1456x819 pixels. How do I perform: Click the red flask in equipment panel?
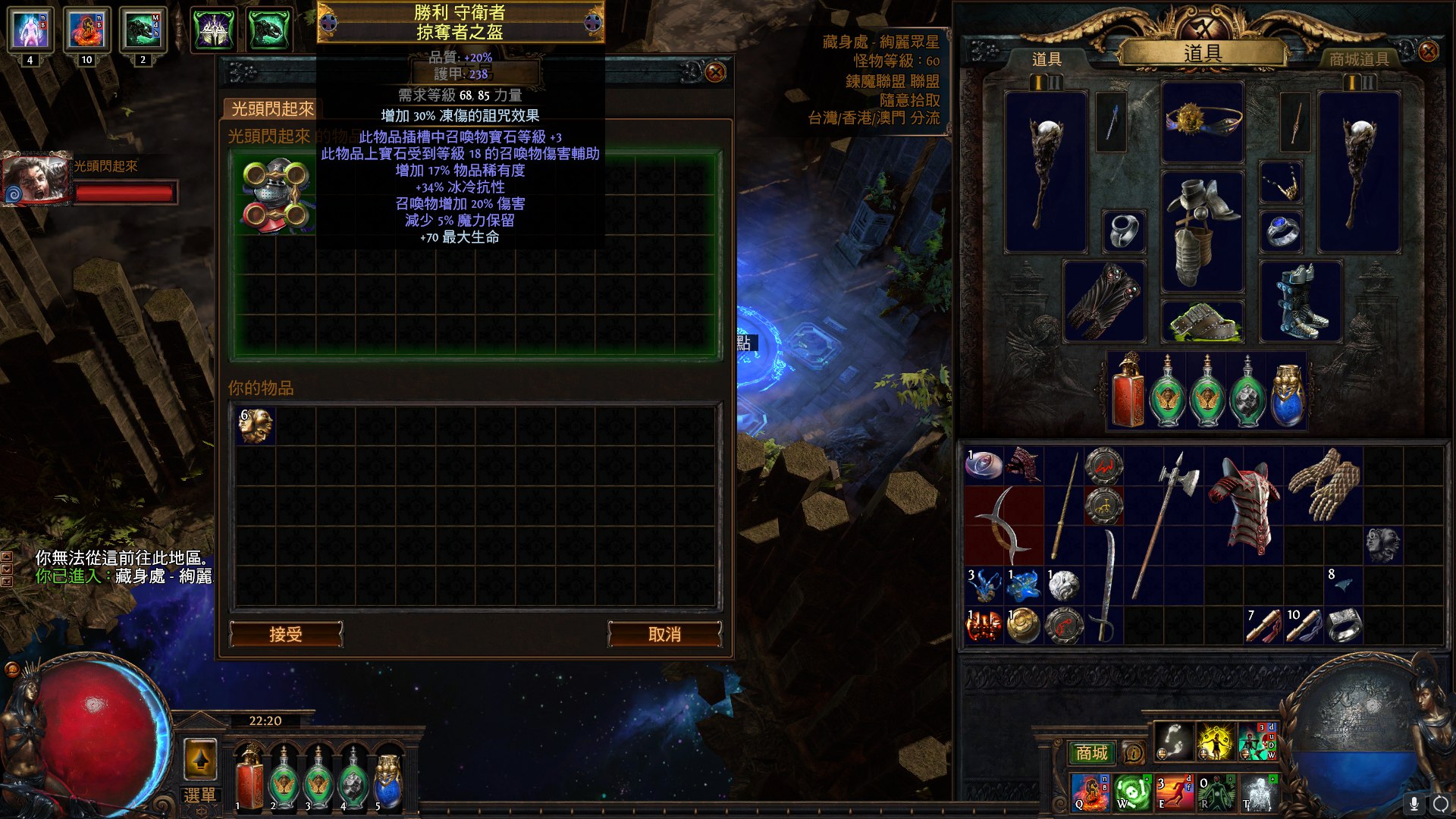(x=1128, y=391)
